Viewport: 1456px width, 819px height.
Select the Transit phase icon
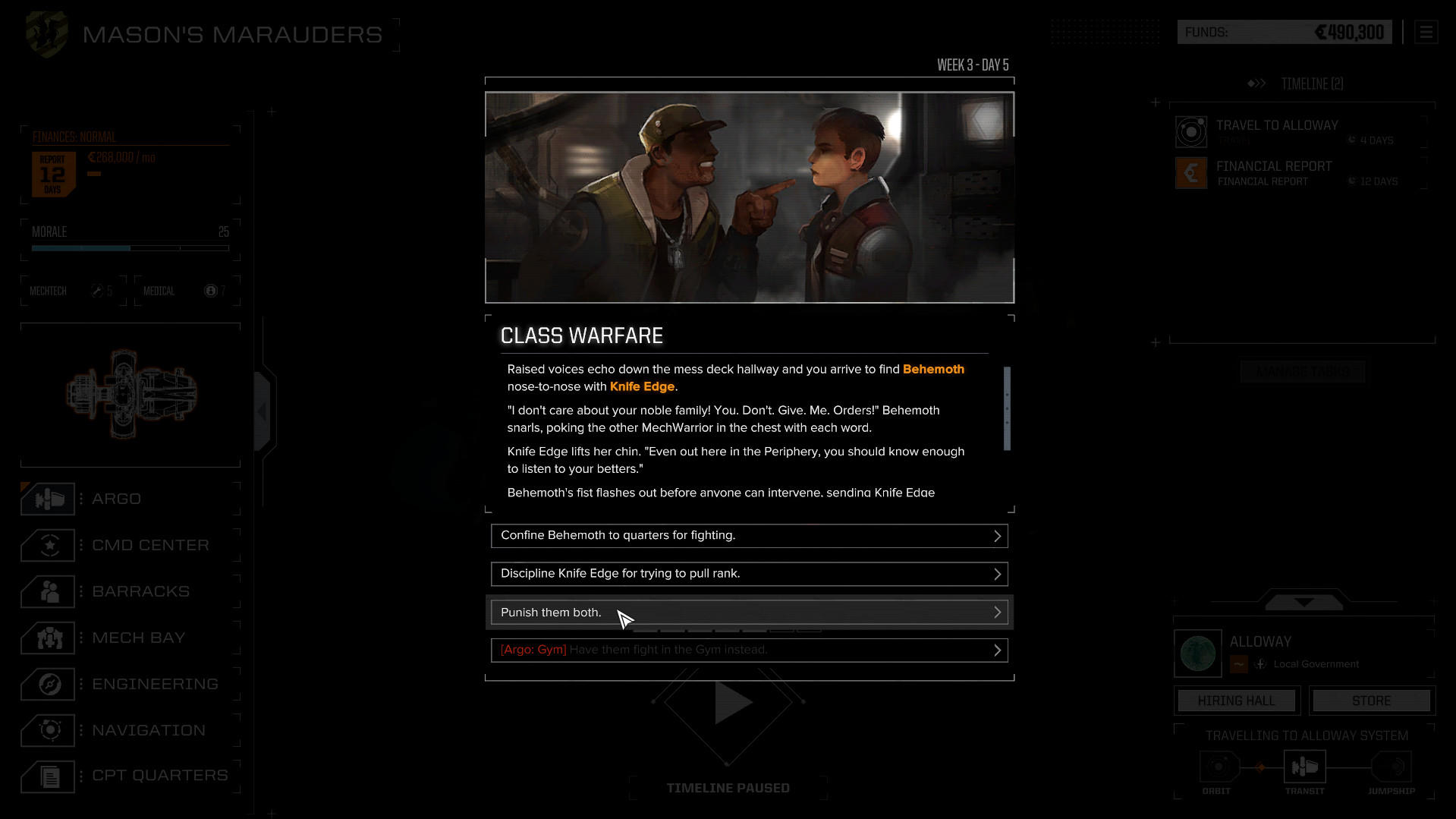tap(1304, 767)
